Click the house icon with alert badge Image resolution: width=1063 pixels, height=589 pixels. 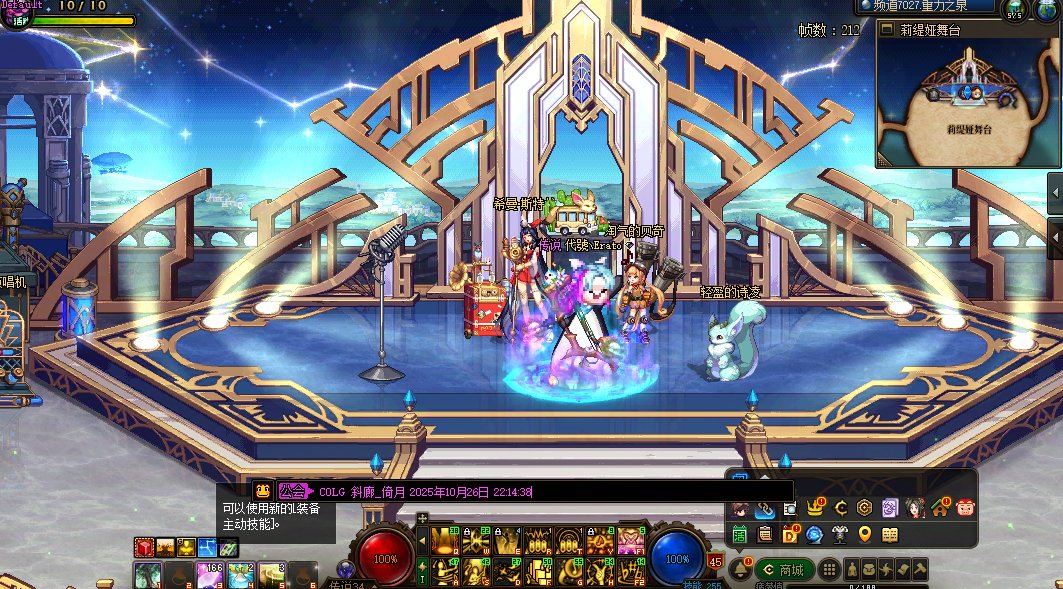click(x=940, y=508)
